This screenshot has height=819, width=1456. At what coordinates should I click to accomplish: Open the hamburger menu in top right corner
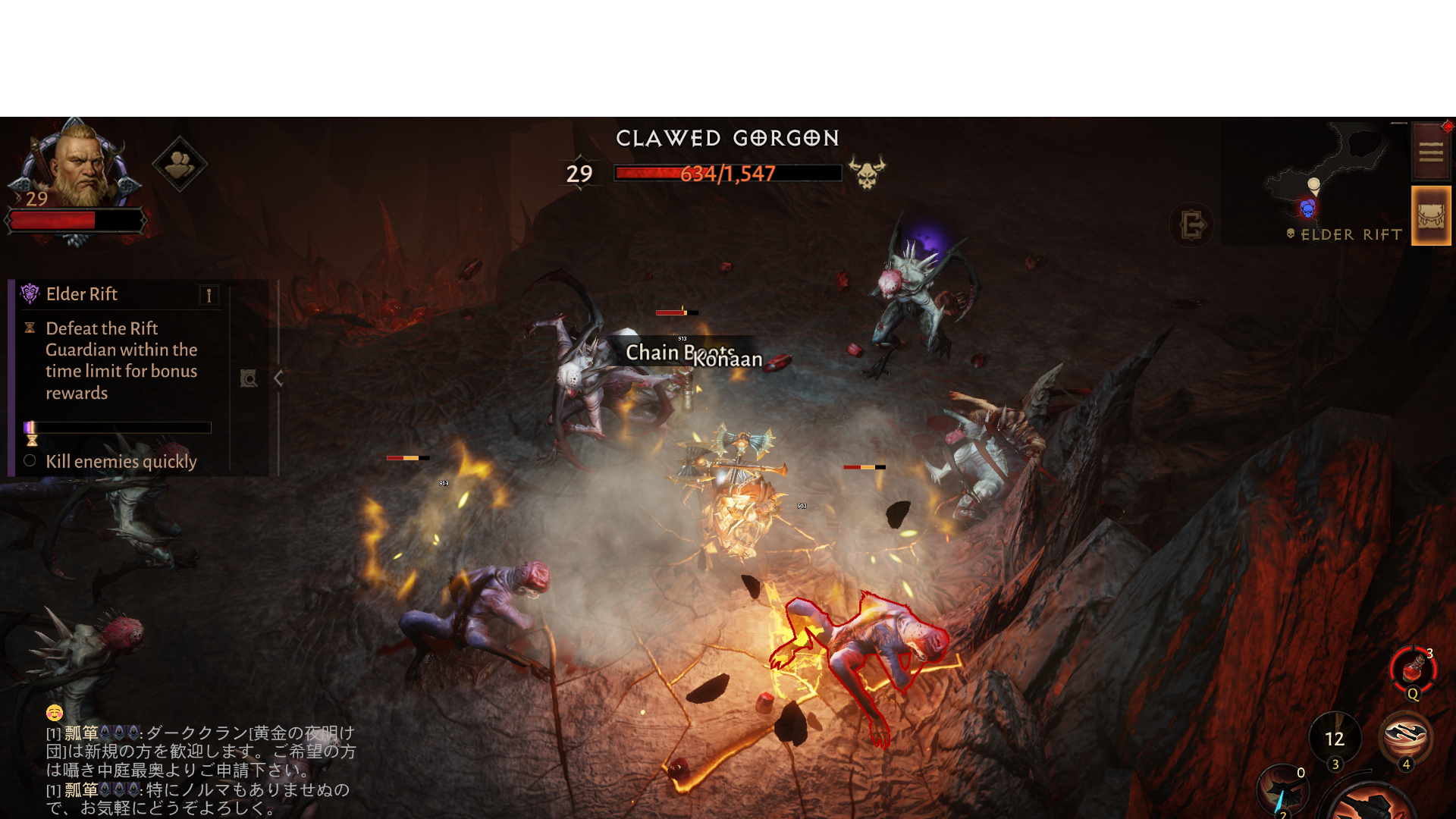[x=1432, y=152]
